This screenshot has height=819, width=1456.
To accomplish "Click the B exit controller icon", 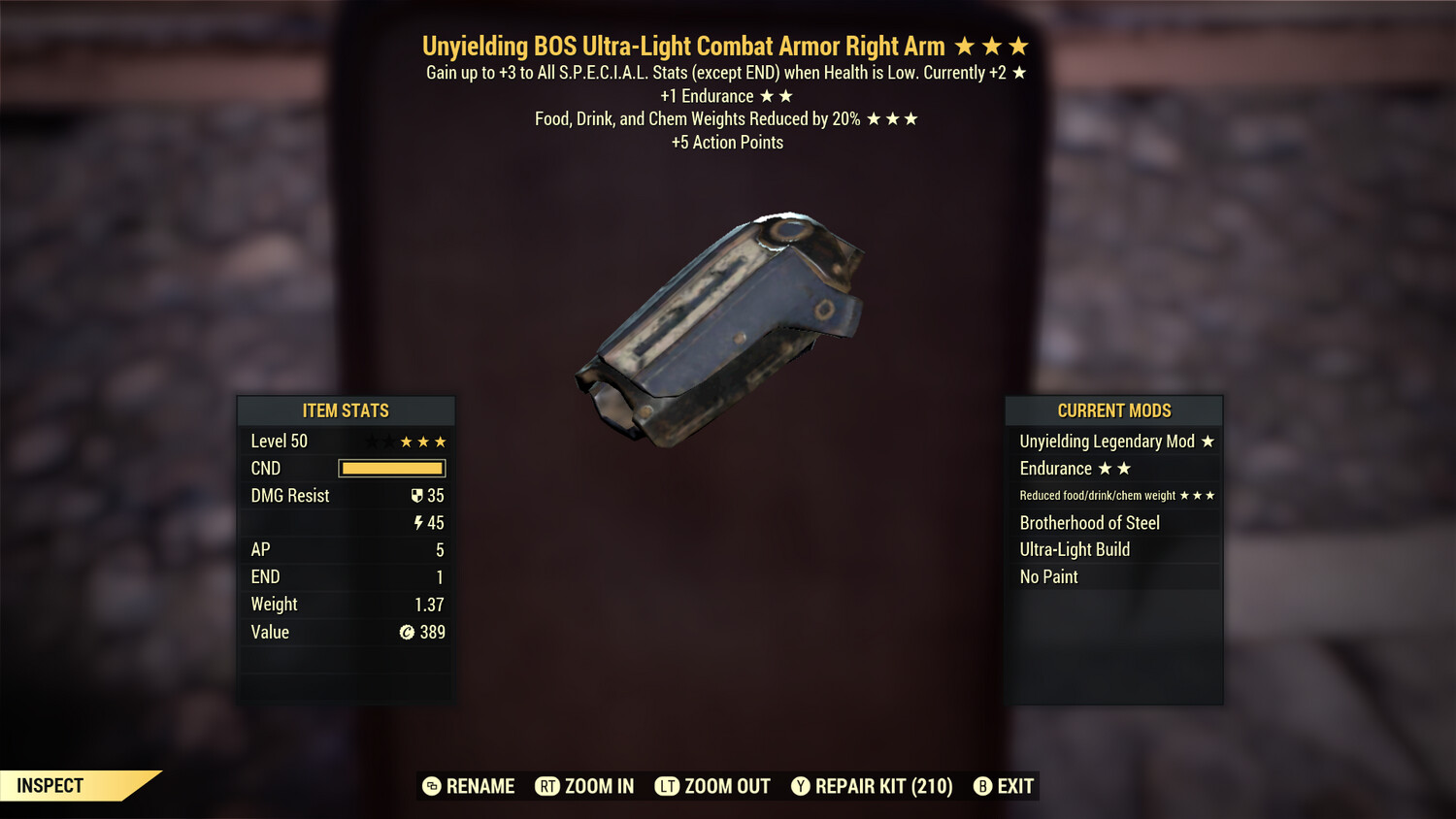I will pyautogui.click(x=982, y=786).
